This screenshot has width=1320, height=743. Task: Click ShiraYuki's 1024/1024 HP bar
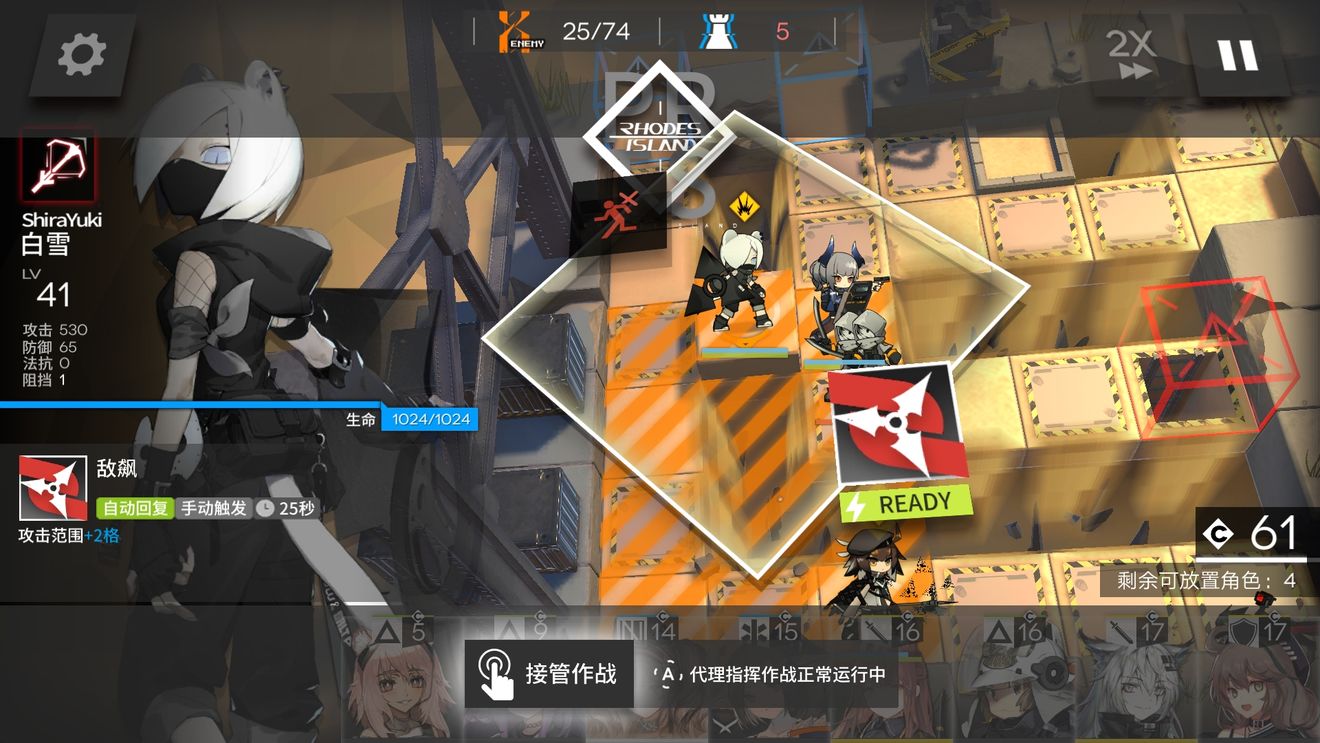click(432, 419)
